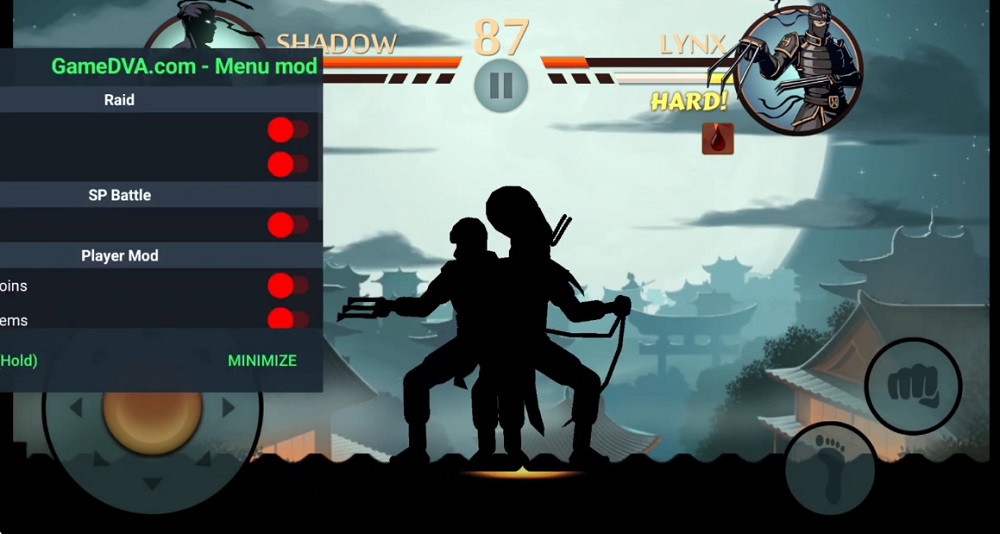The image size is (1000, 534).
Task: Toggle the coins mod switch
Action: pos(287,286)
